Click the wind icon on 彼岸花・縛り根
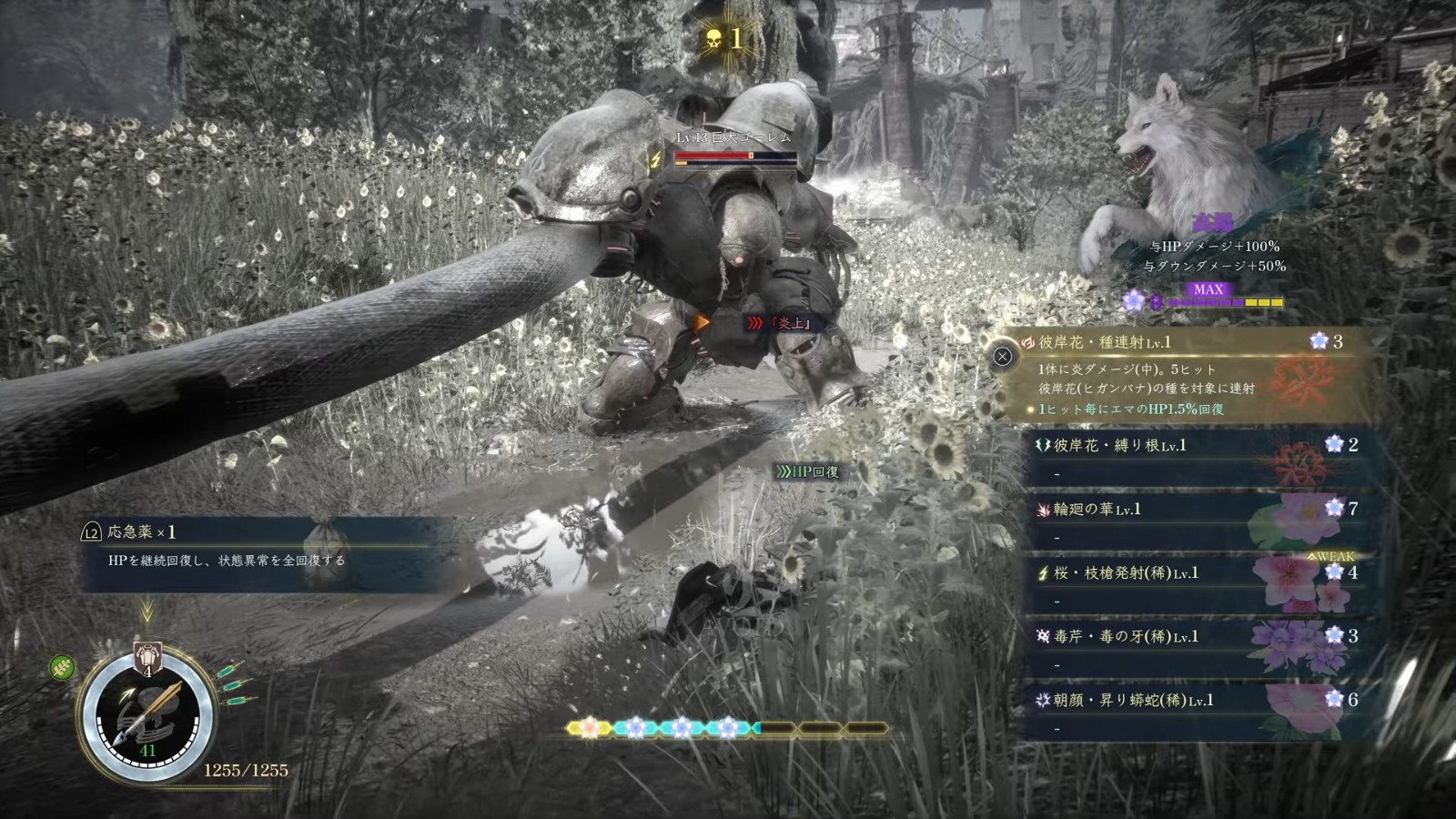1456x819 pixels. pyautogui.click(x=1043, y=443)
